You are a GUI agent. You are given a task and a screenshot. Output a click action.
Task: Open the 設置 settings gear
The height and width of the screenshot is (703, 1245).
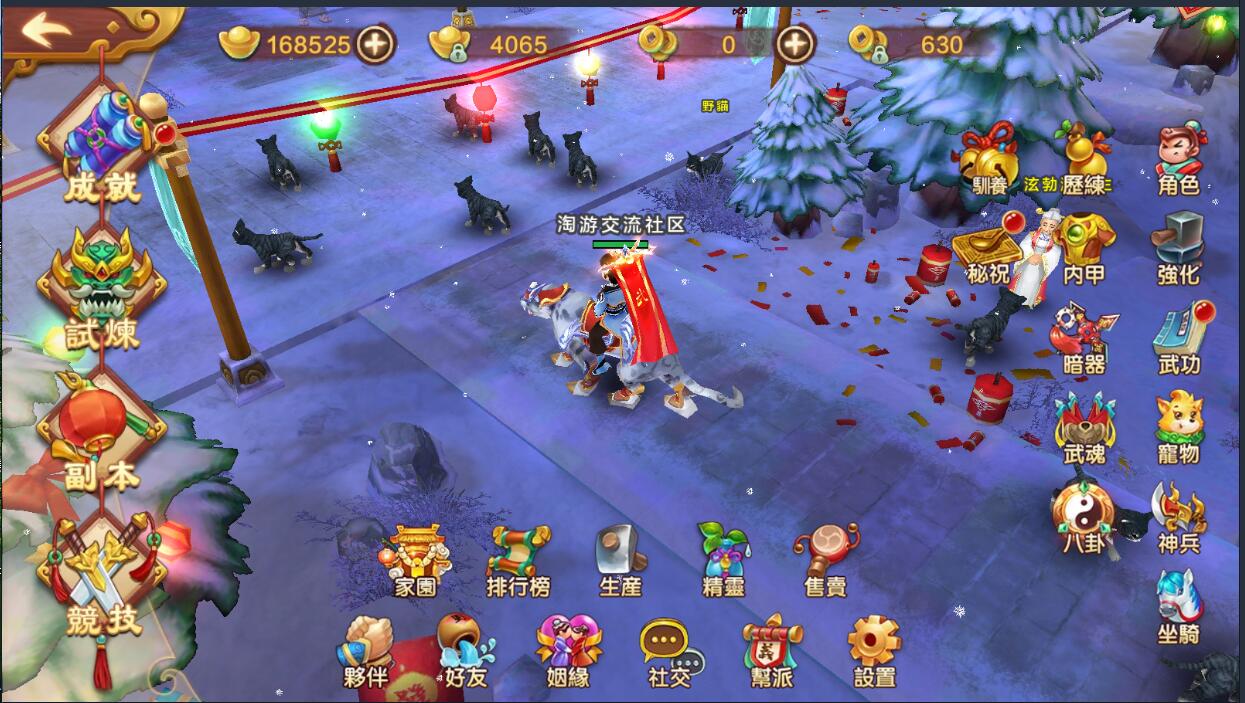tap(875, 652)
